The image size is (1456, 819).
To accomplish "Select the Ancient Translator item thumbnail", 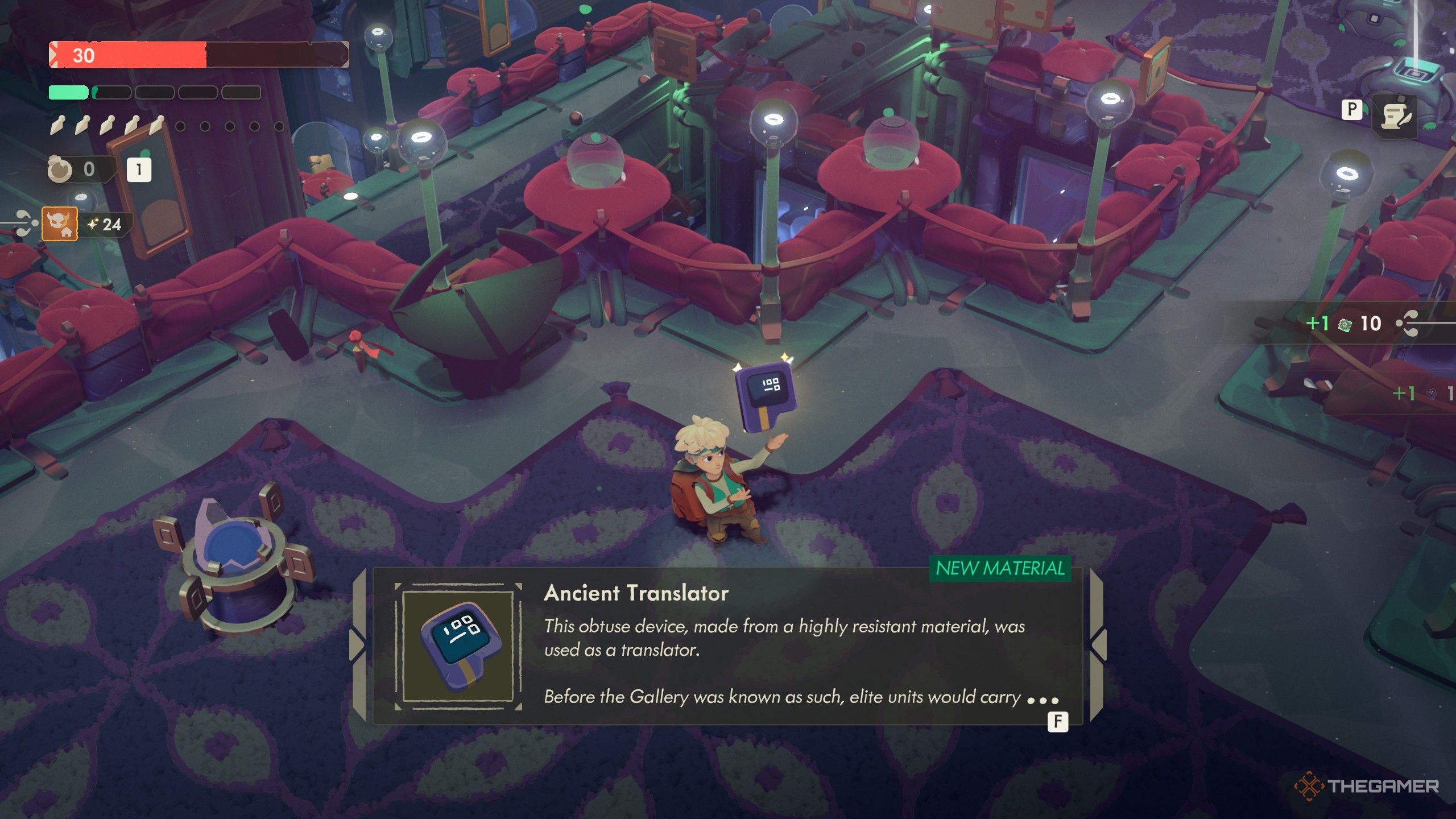I will click(458, 647).
